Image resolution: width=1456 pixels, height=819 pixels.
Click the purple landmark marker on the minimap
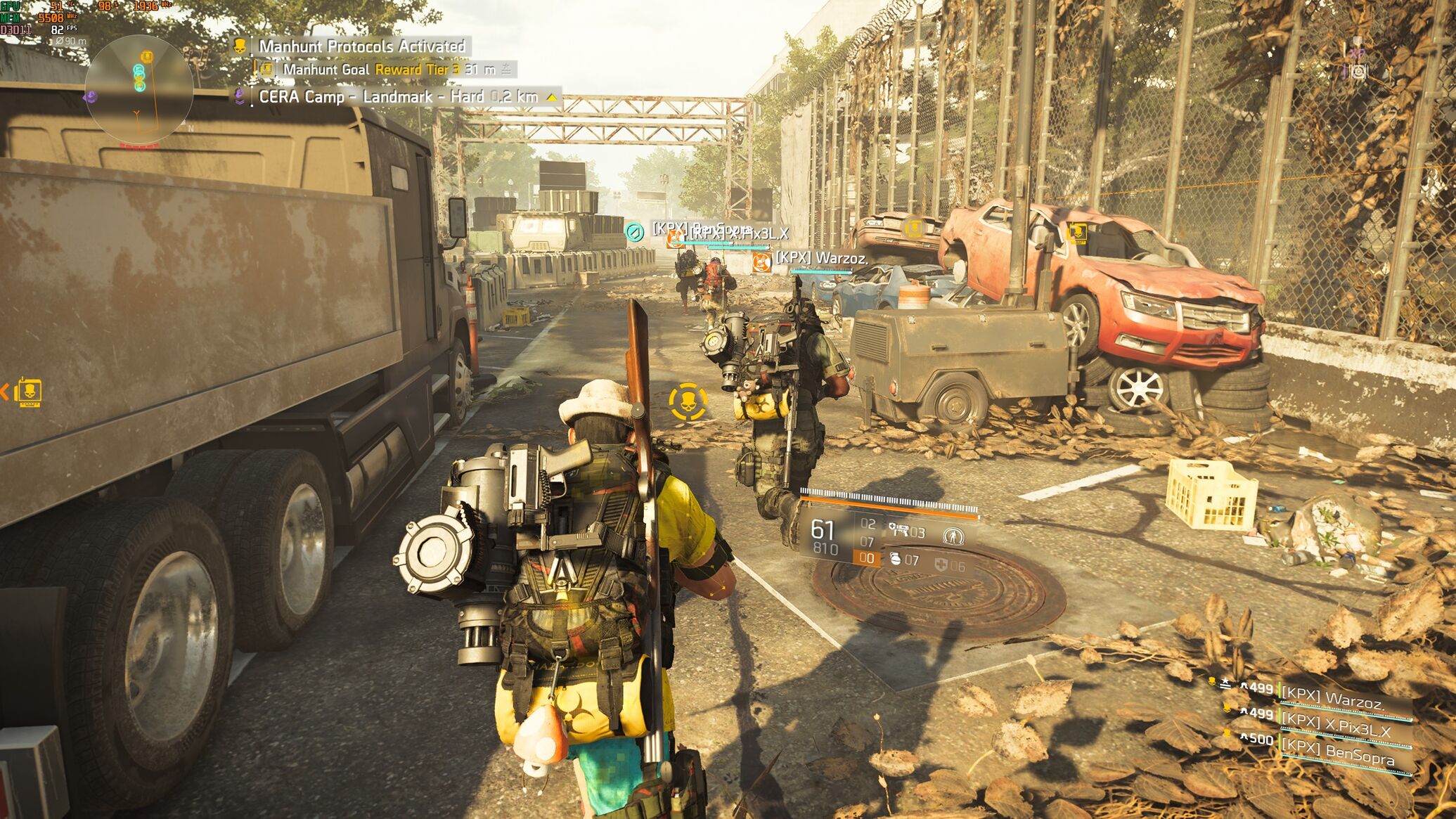click(91, 97)
